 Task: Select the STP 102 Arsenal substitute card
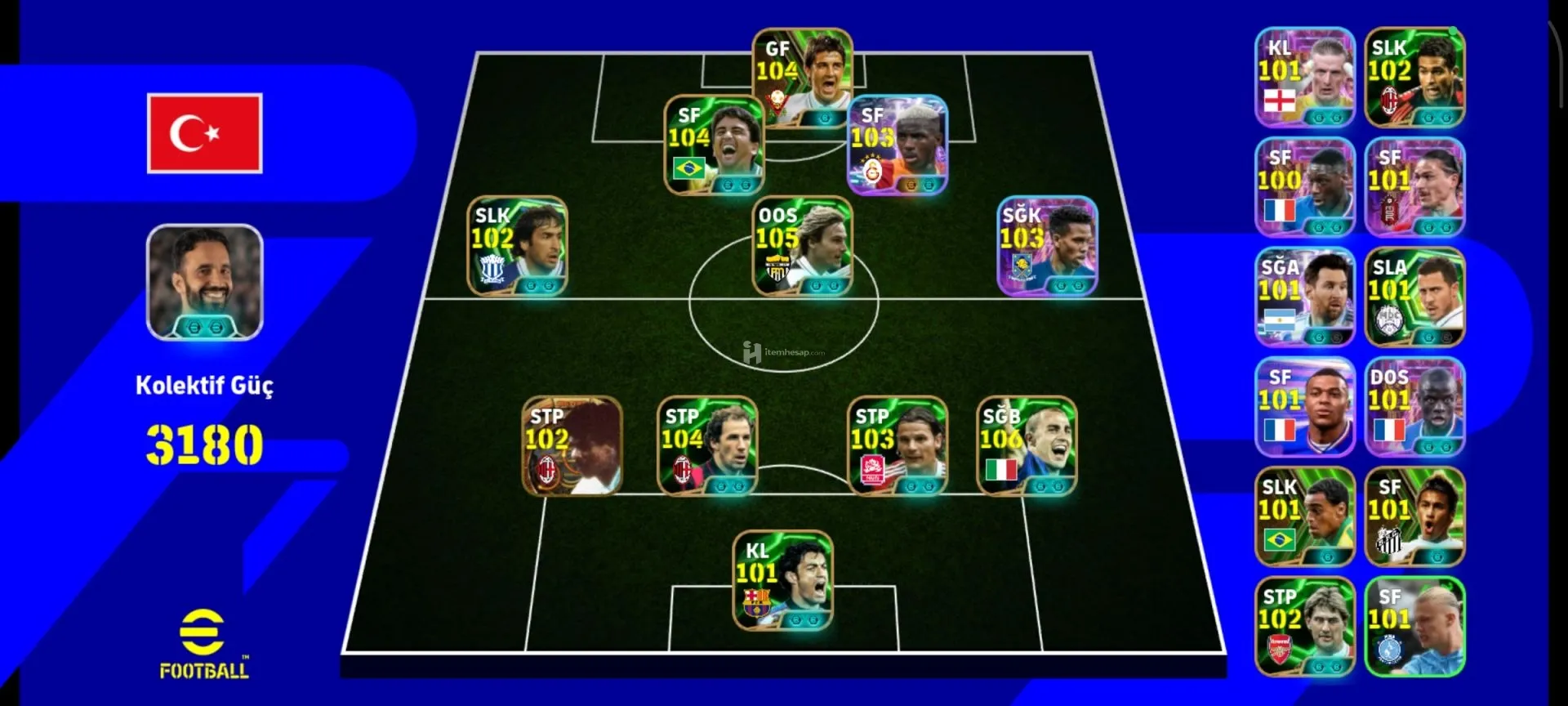1304,626
